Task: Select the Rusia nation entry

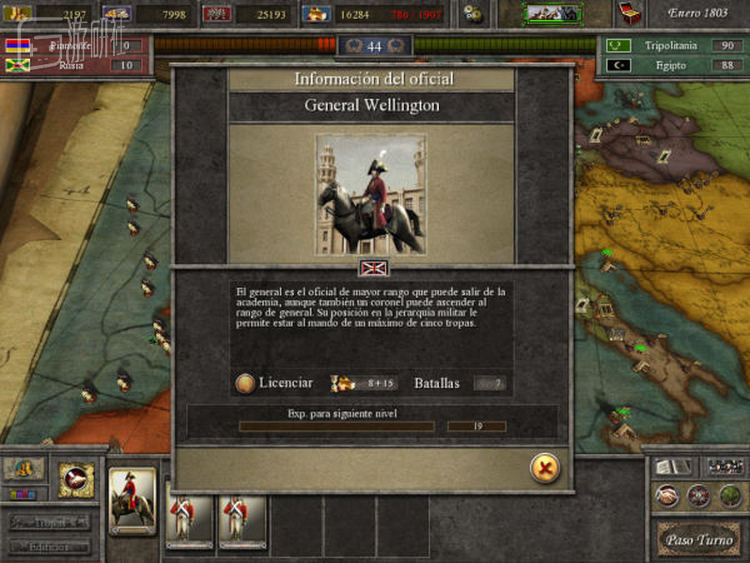Action: point(72,65)
